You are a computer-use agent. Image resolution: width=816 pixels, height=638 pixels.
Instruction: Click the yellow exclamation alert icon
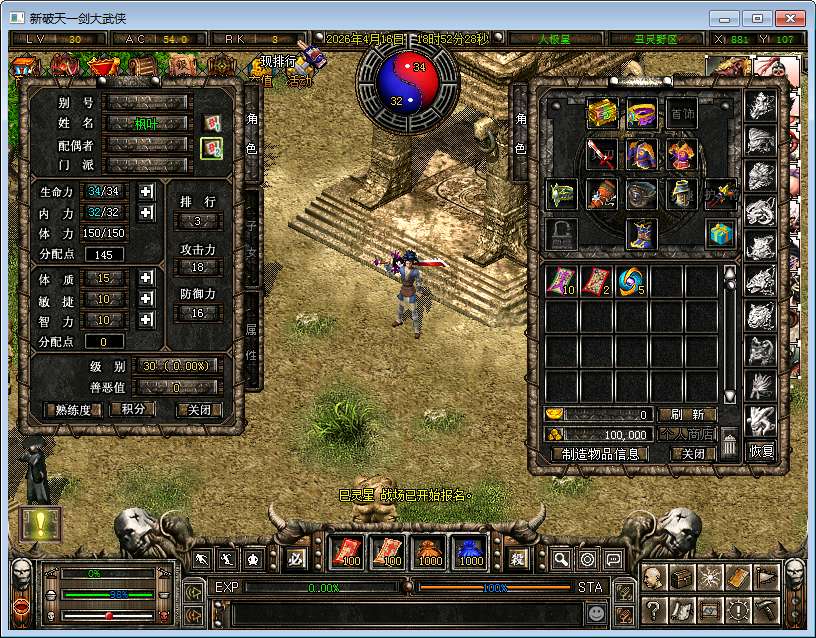pos(41,525)
